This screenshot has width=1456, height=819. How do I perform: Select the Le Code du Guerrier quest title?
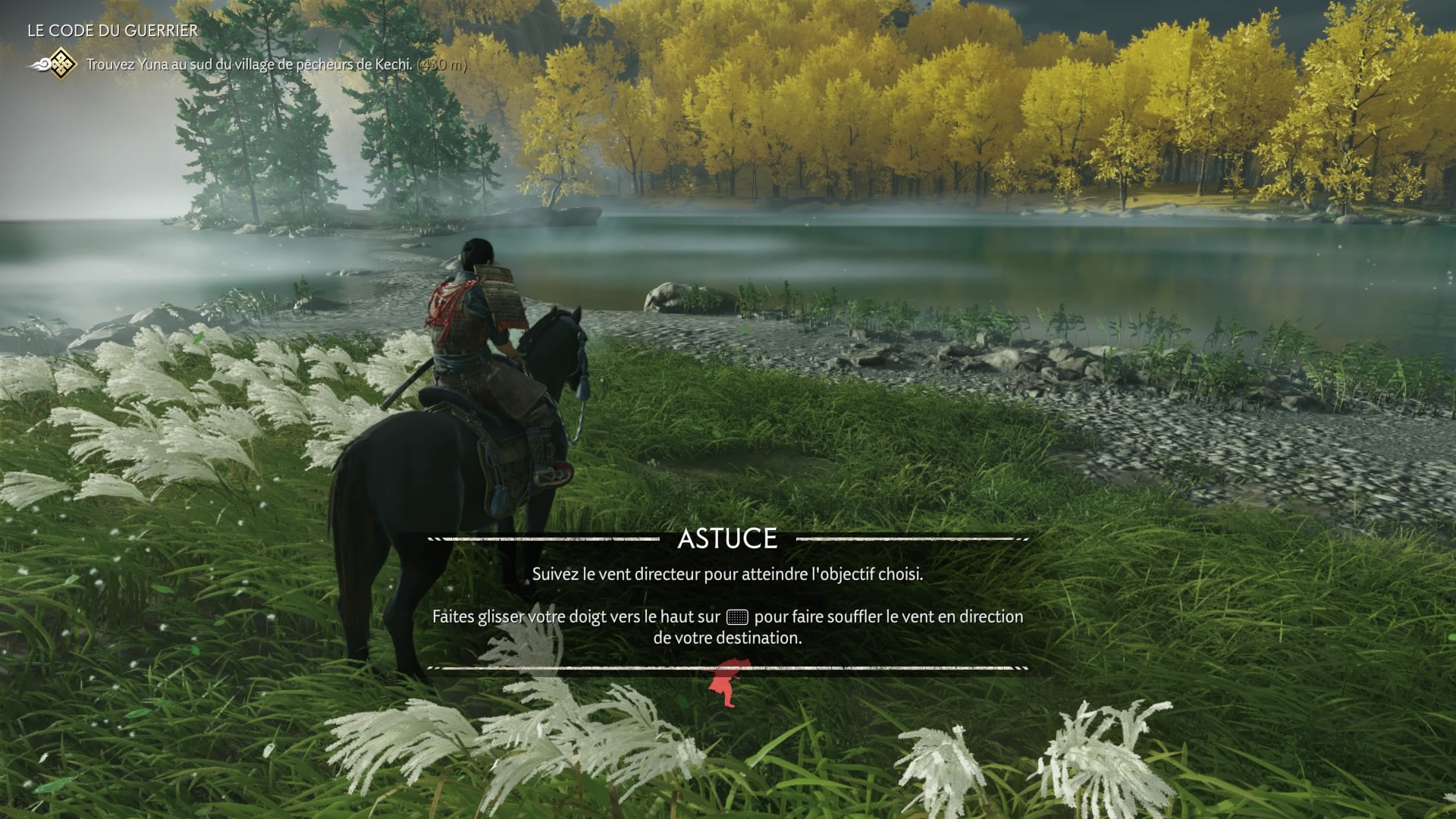112,31
